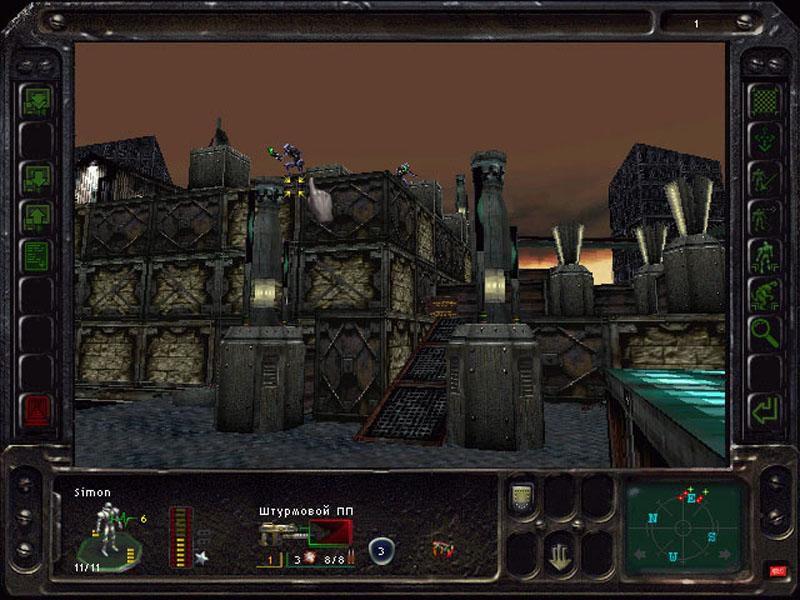Screen dimensions: 800x600
Task: Click the red warning button
Action: (36, 410)
